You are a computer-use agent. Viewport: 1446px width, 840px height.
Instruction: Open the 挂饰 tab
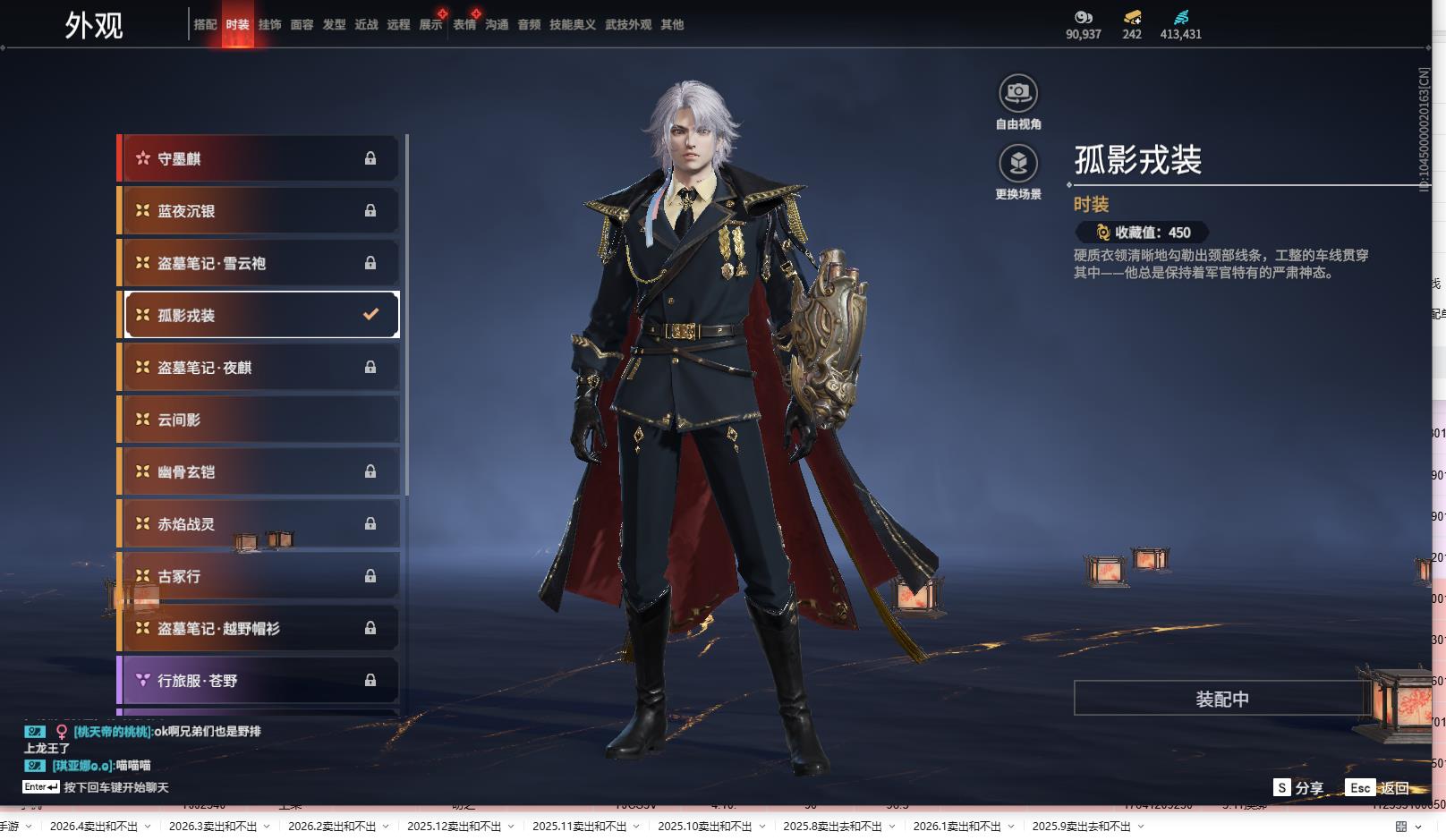269,25
